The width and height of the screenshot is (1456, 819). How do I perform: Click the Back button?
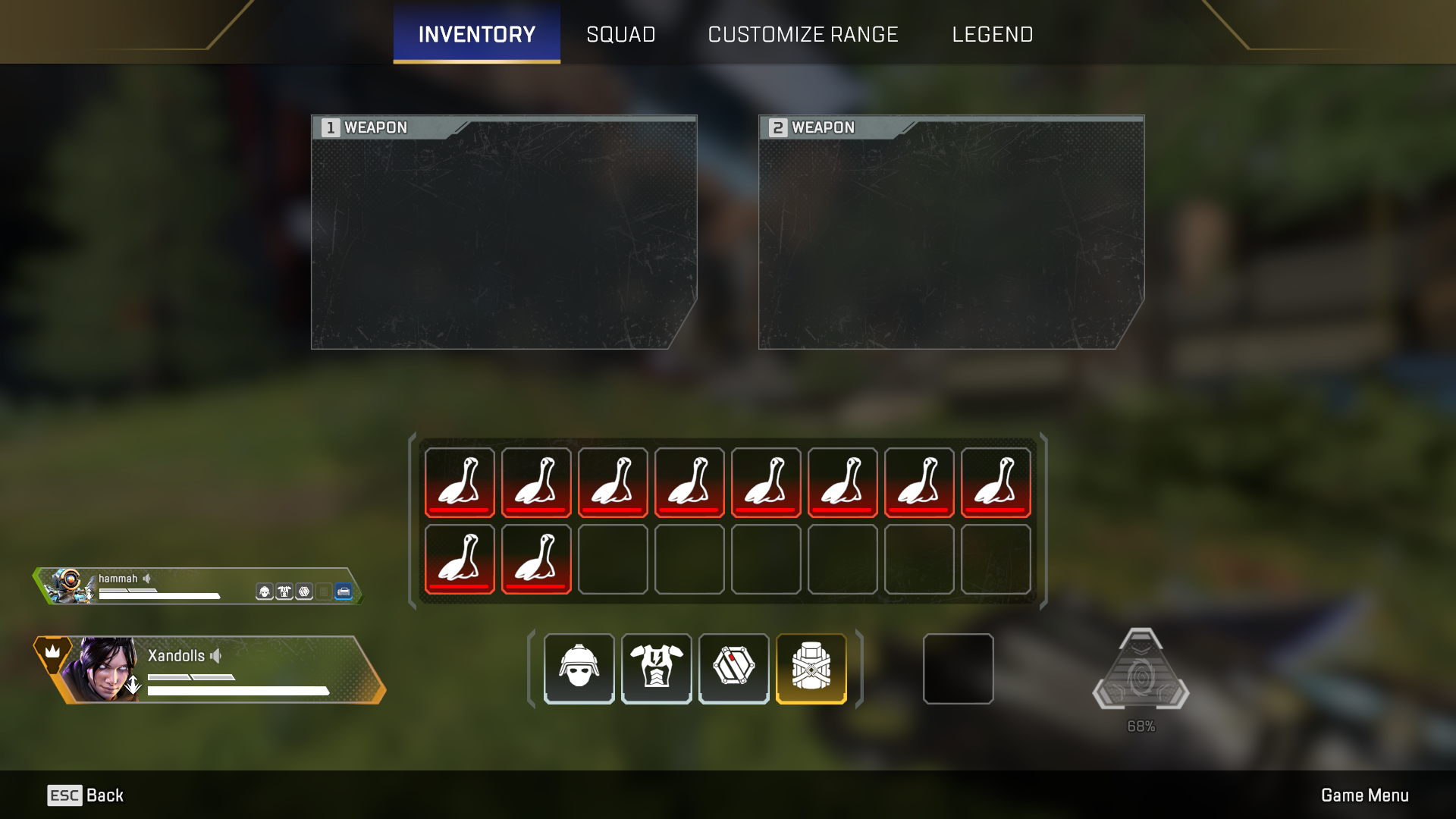point(85,795)
